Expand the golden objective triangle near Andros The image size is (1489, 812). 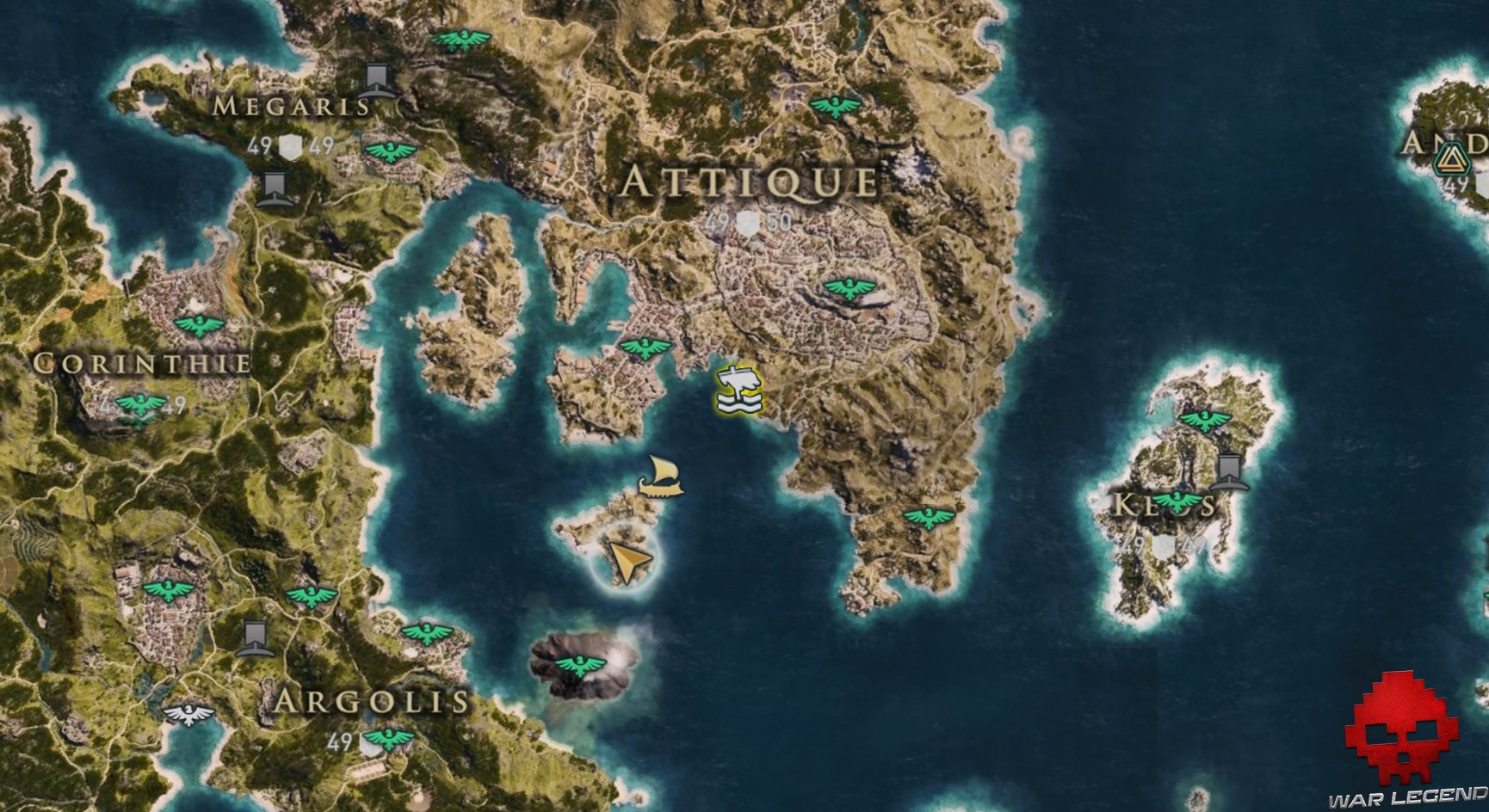click(x=1451, y=159)
